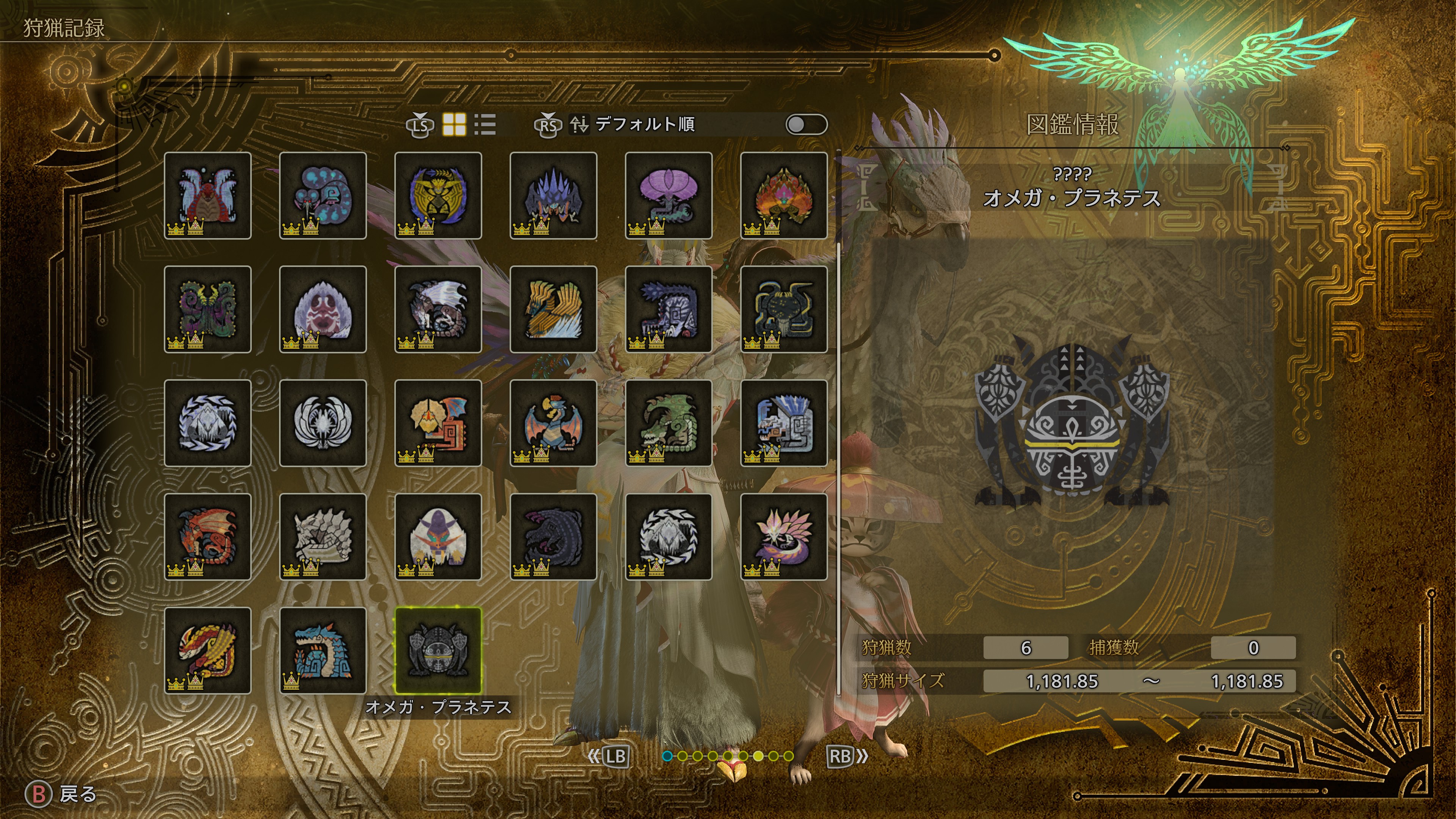Viewport: 1456px width, 819px height.
Task: Select the pink flower monster tile
Action: tap(668, 196)
